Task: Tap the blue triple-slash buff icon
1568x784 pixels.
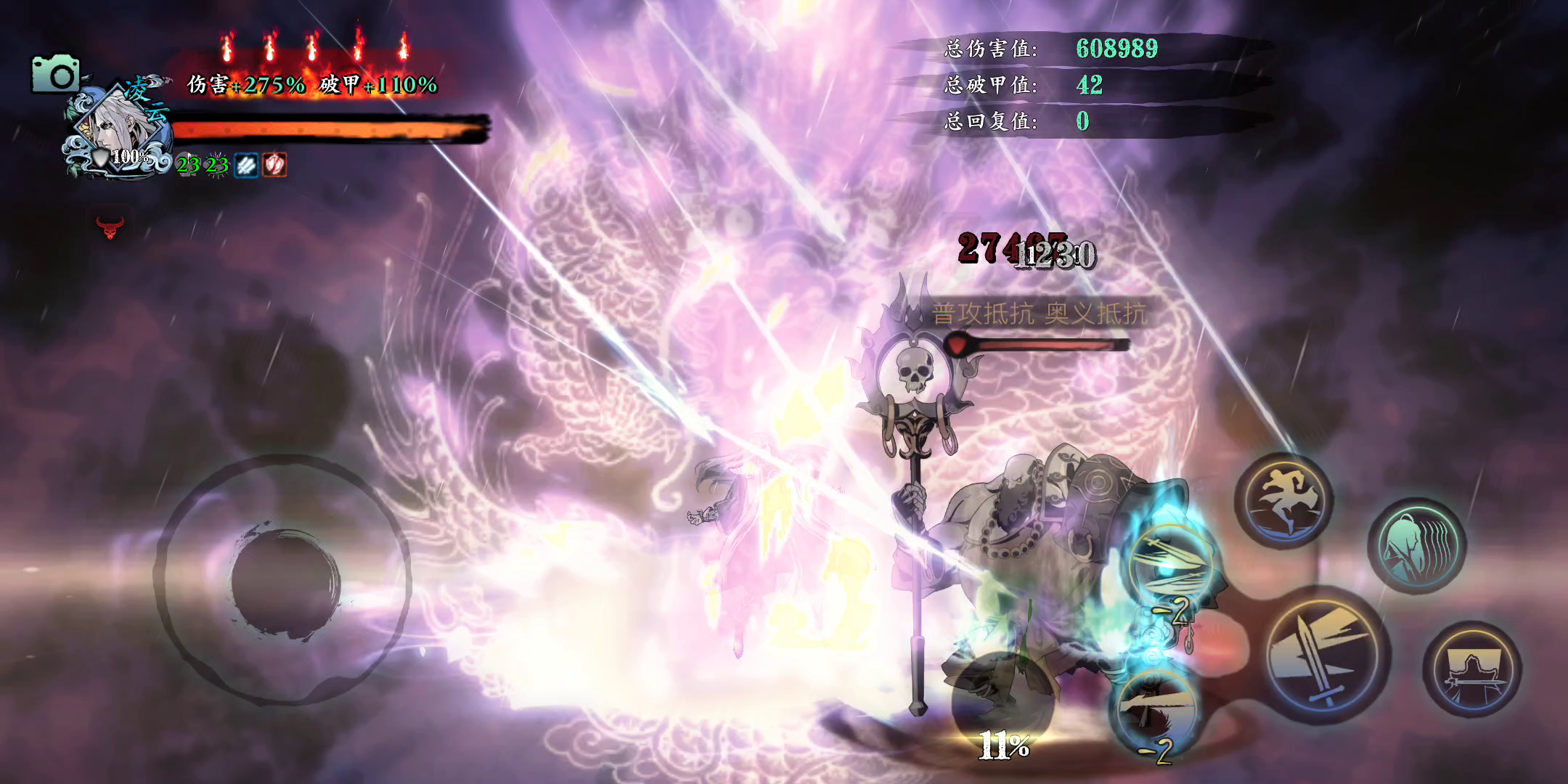Action: point(247,165)
